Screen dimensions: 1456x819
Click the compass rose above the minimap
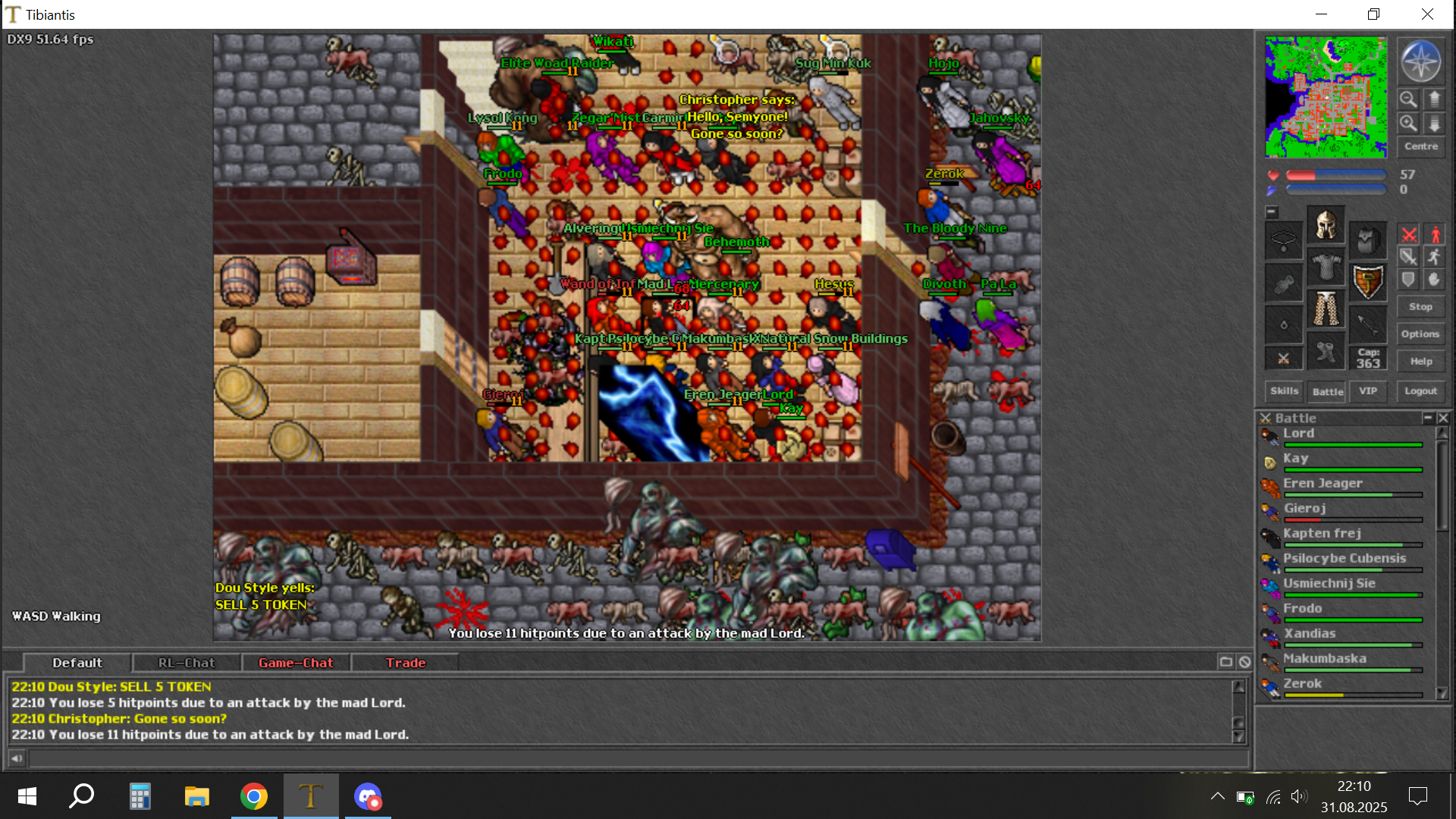tap(1420, 61)
